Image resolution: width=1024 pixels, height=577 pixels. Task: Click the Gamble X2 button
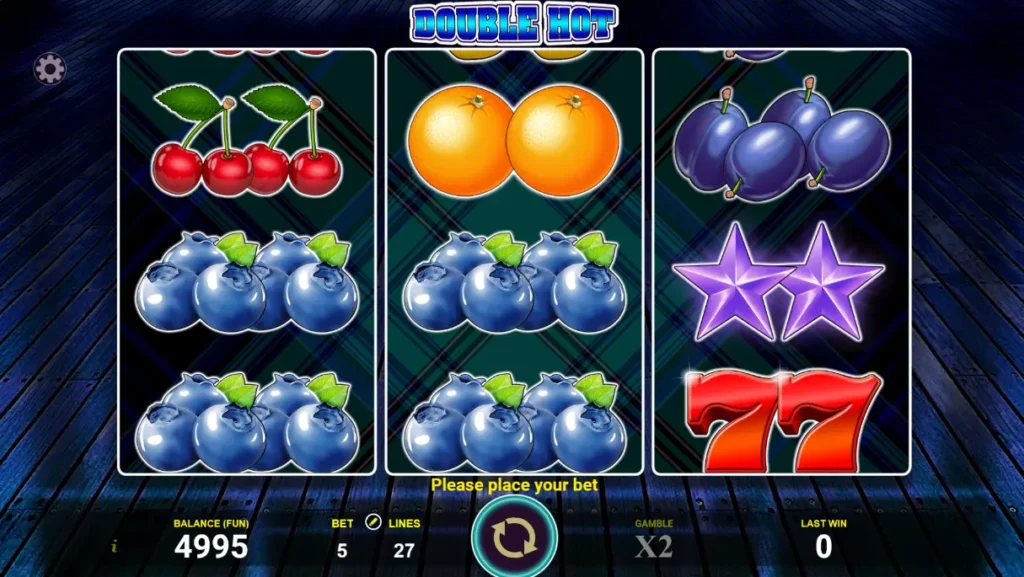654,545
